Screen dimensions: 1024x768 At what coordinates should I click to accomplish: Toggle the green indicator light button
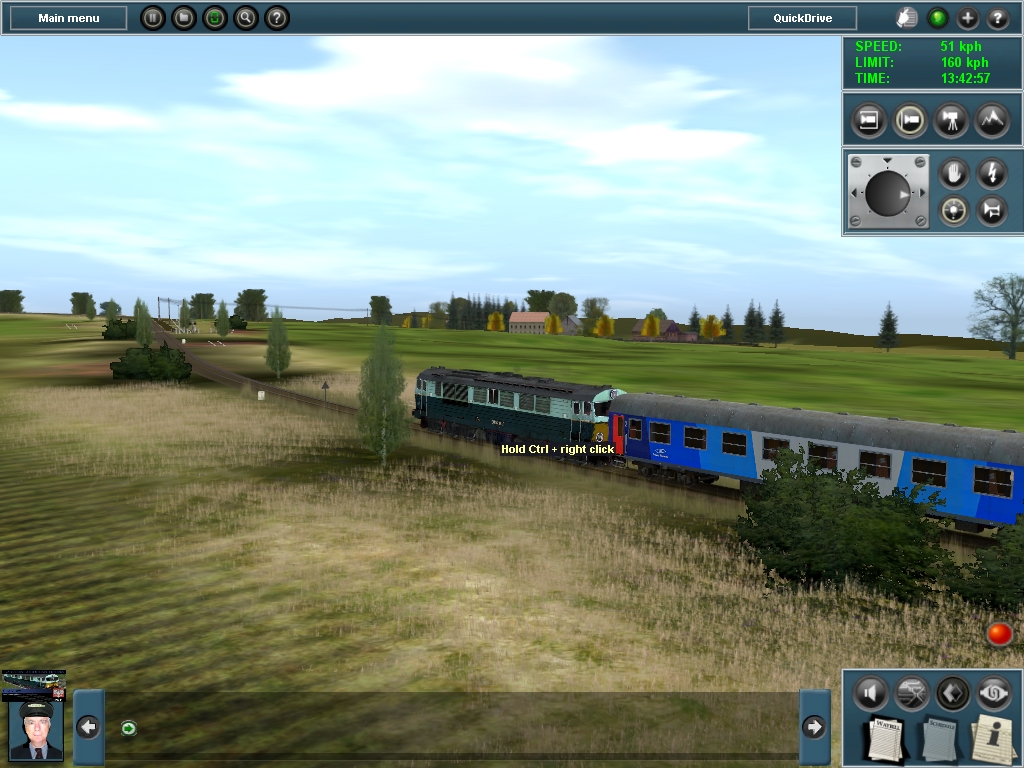937,18
